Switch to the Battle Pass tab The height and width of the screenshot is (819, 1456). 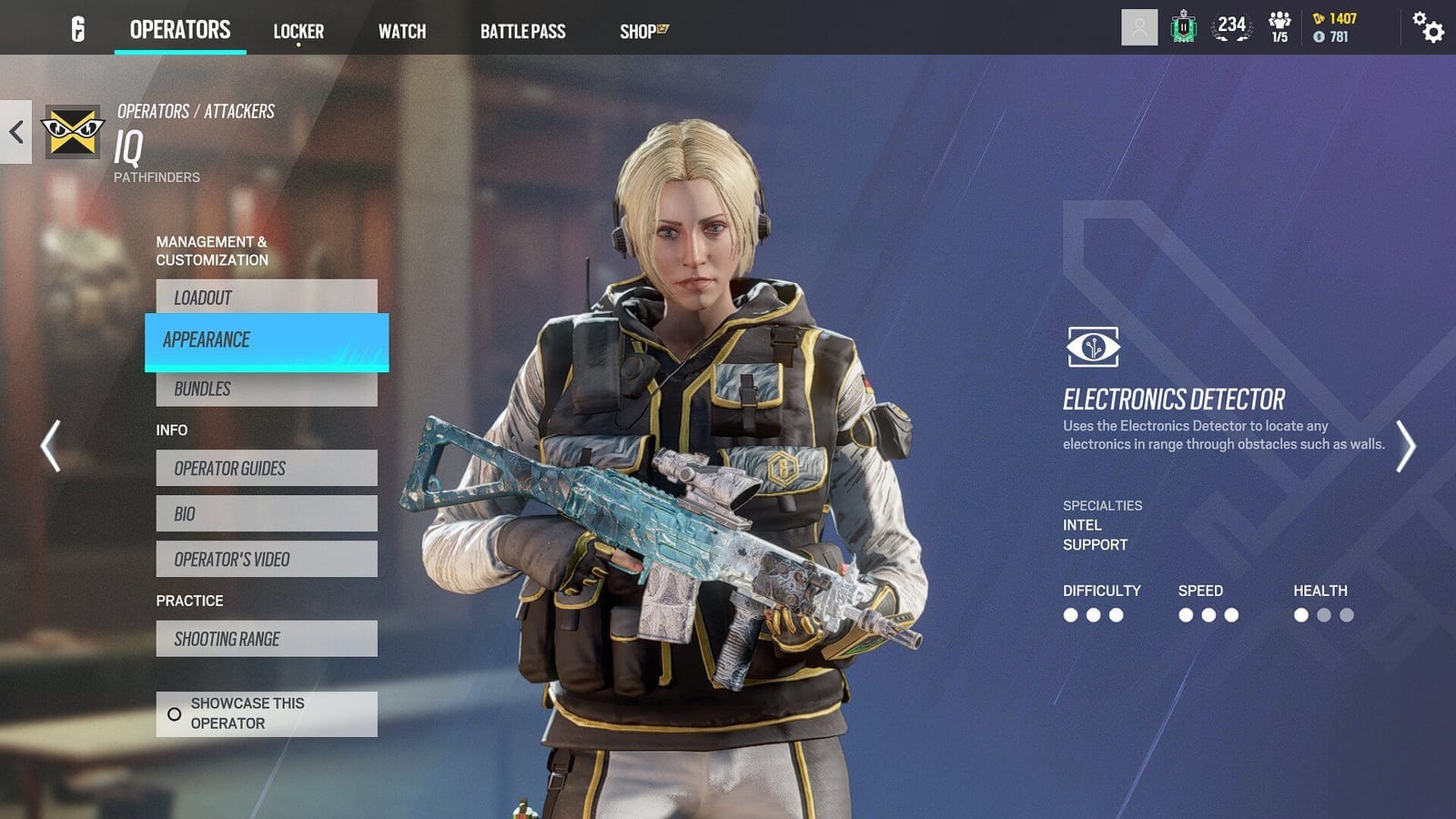tap(524, 31)
